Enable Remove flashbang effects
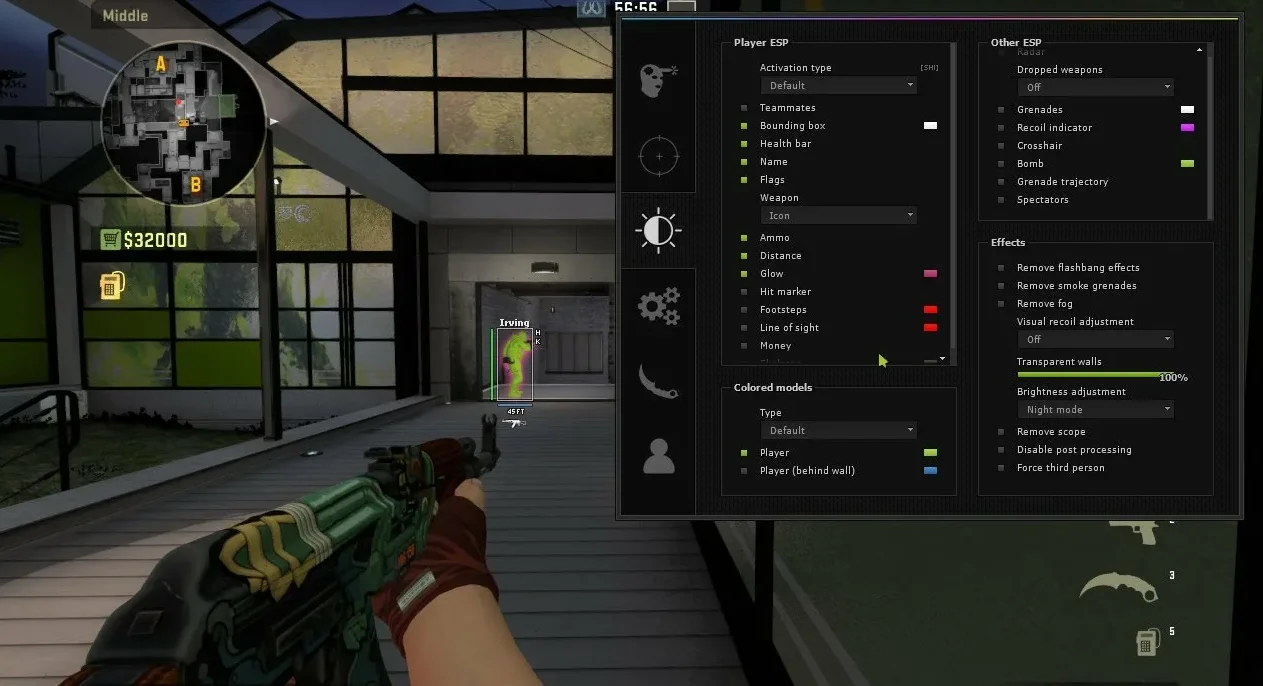This screenshot has height=686, width=1263. coord(1001,268)
